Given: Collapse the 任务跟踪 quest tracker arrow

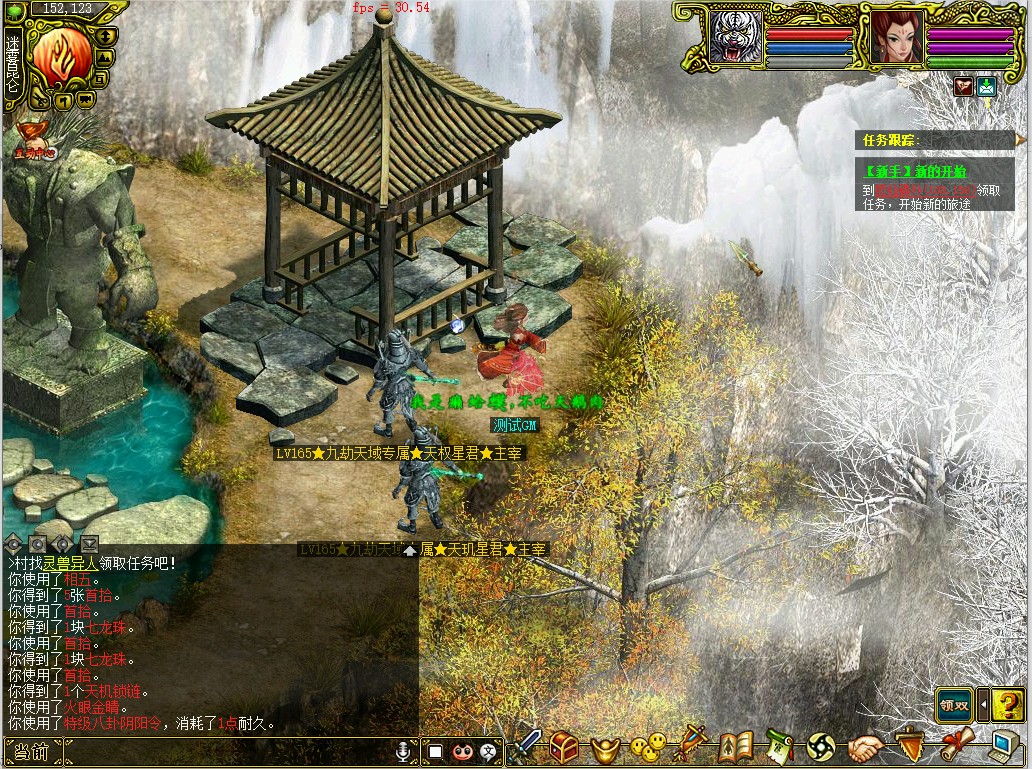Looking at the screenshot, I should [1019, 140].
